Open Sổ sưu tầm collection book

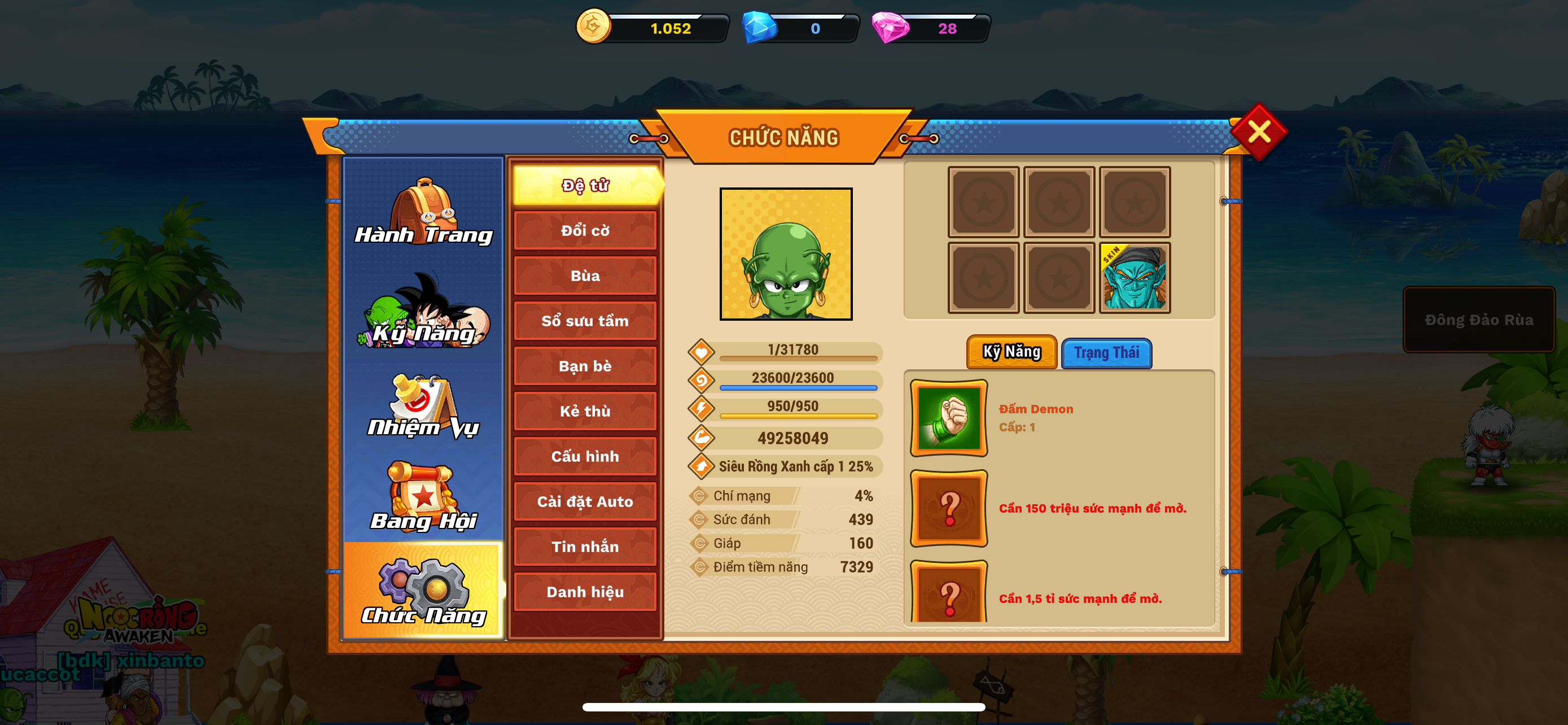[x=585, y=321]
